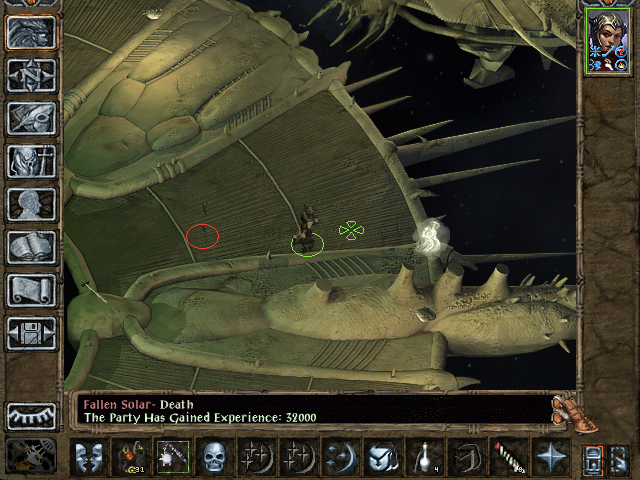Open special abilities star button

(550, 457)
